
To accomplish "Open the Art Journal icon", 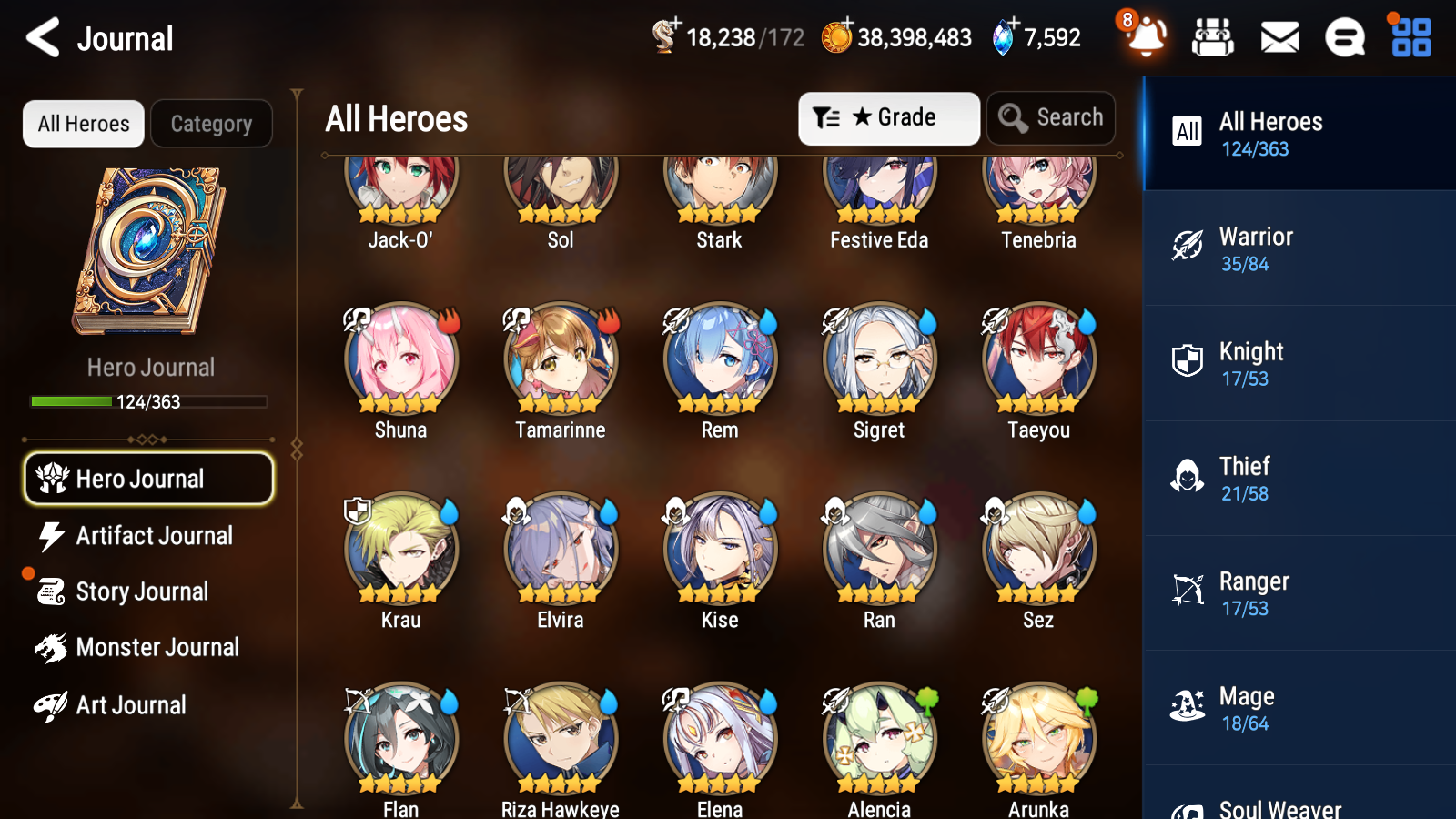I will [50, 705].
